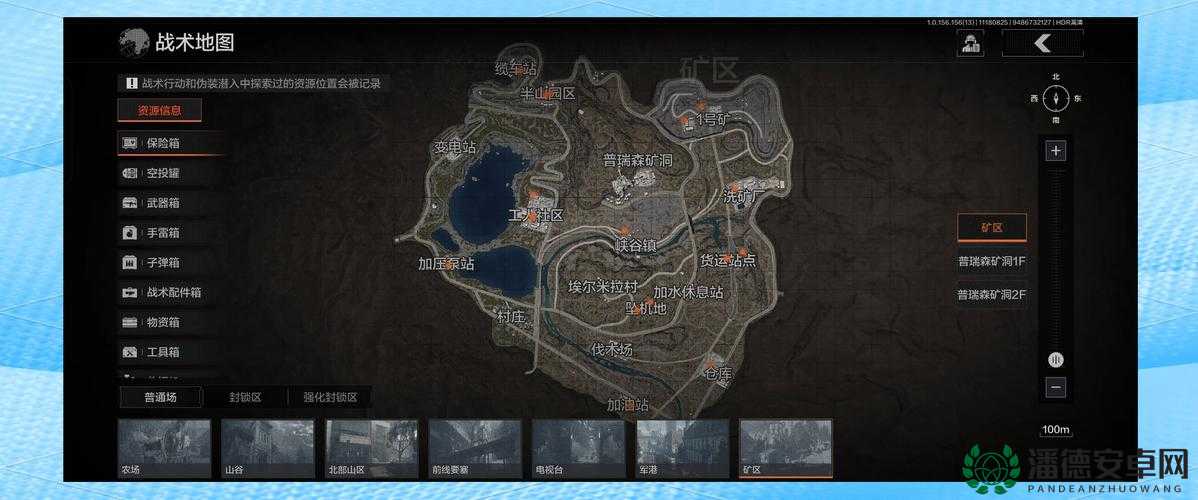Go back using the arrow button
The image size is (1198, 500).
(x=1042, y=42)
